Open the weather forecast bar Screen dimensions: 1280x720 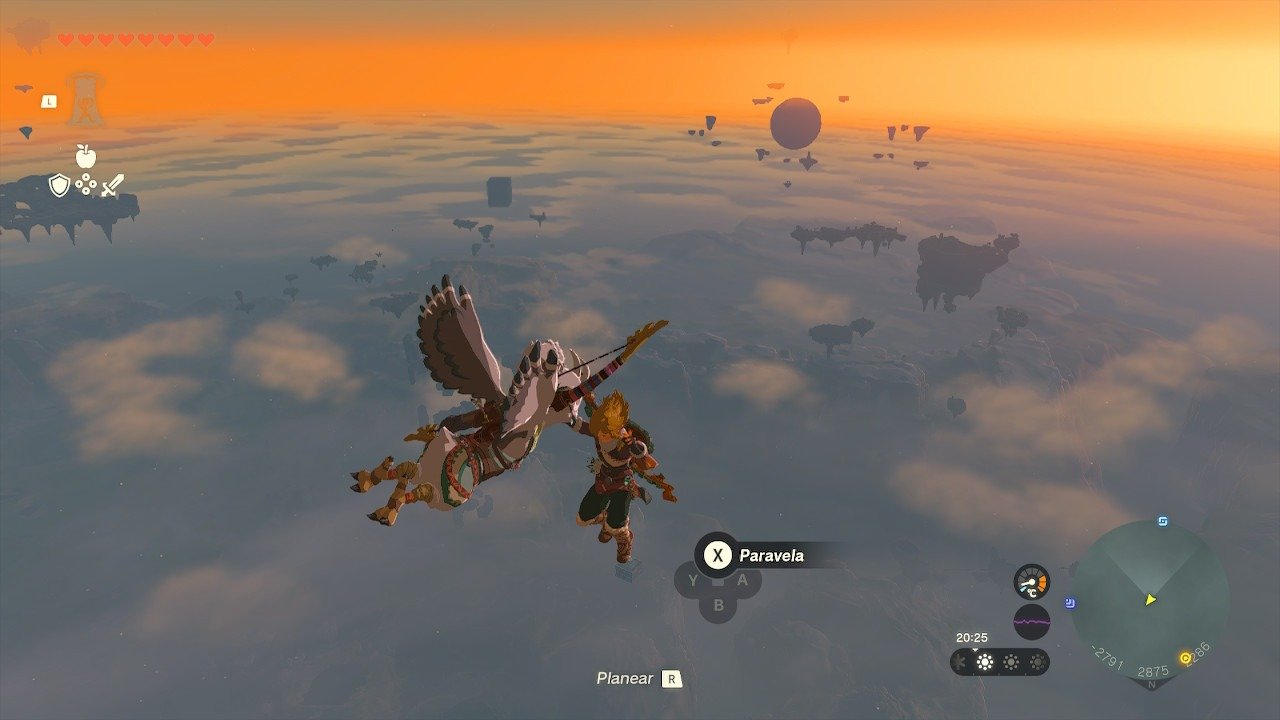(x=999, y=662)
